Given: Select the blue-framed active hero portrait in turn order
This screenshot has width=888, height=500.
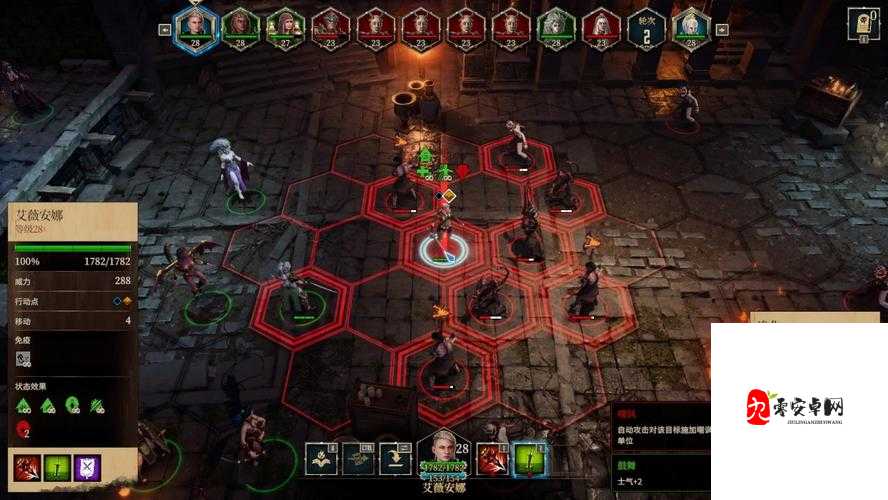Looking at the screenshot, I should point(195,26).
